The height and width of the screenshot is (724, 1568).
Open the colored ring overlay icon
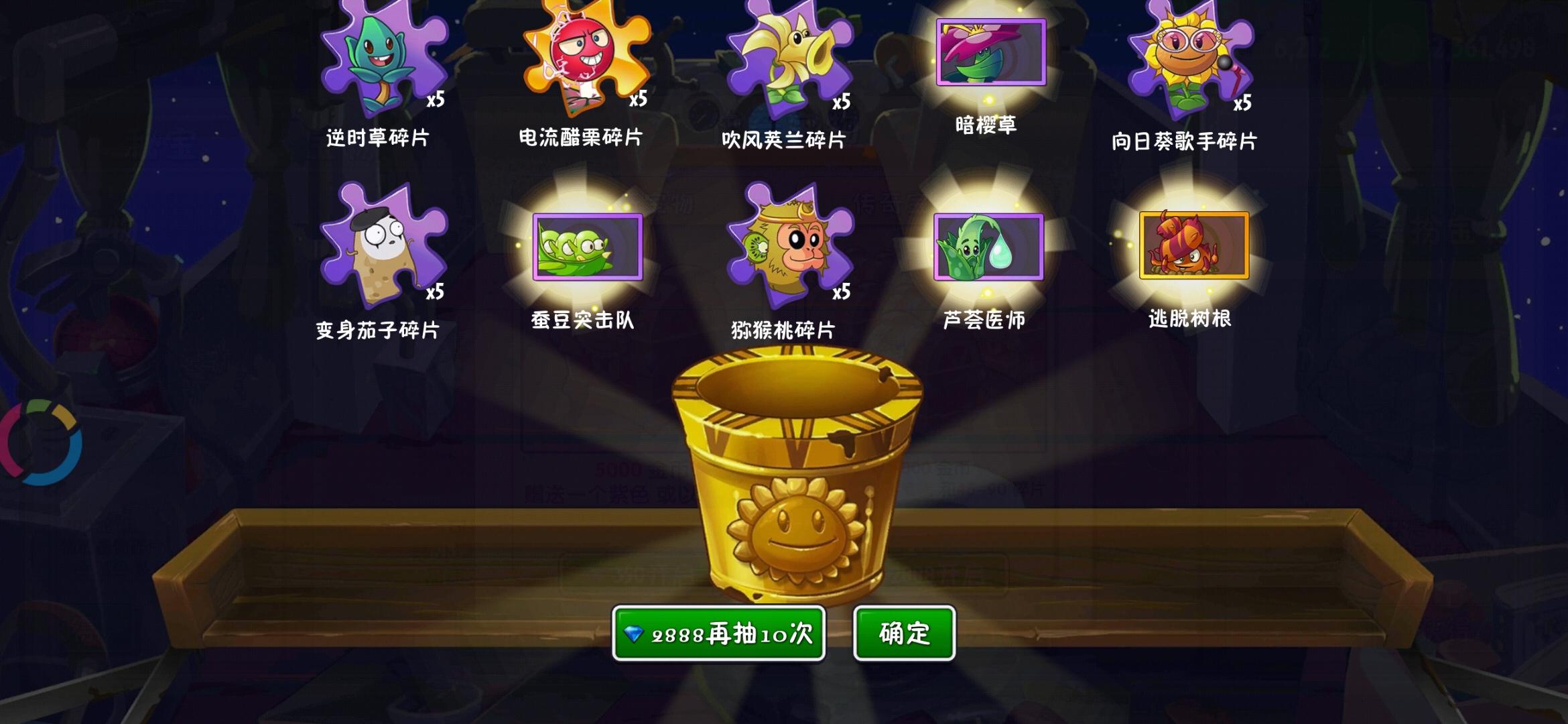pyautogui.click(x=42, y=442)
